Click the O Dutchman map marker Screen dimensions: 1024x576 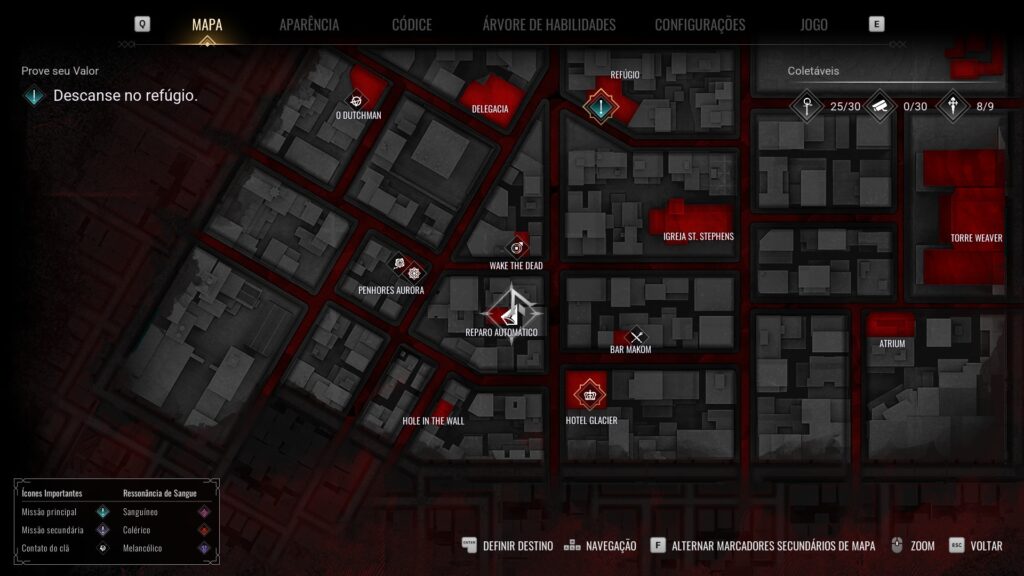357,99
